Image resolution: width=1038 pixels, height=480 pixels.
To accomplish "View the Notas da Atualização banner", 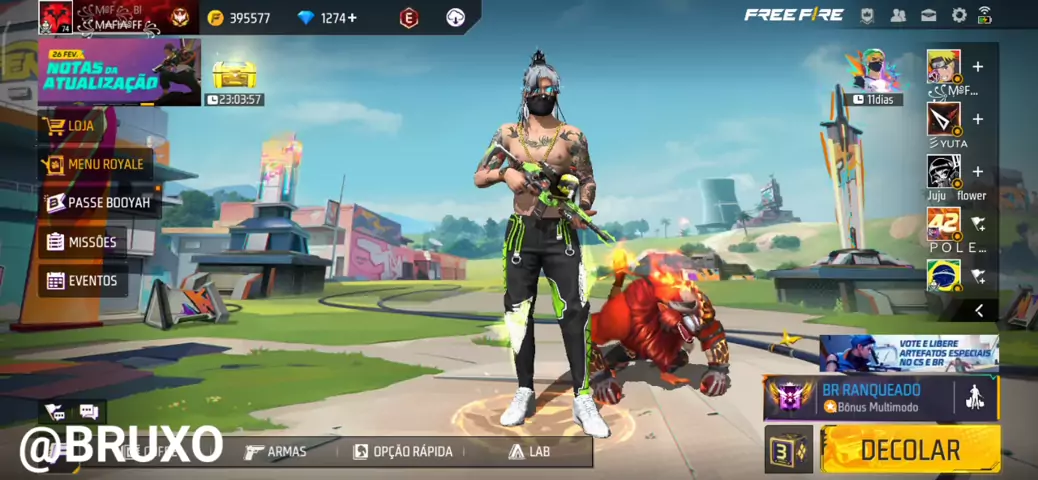I will [x=118, y=72].
